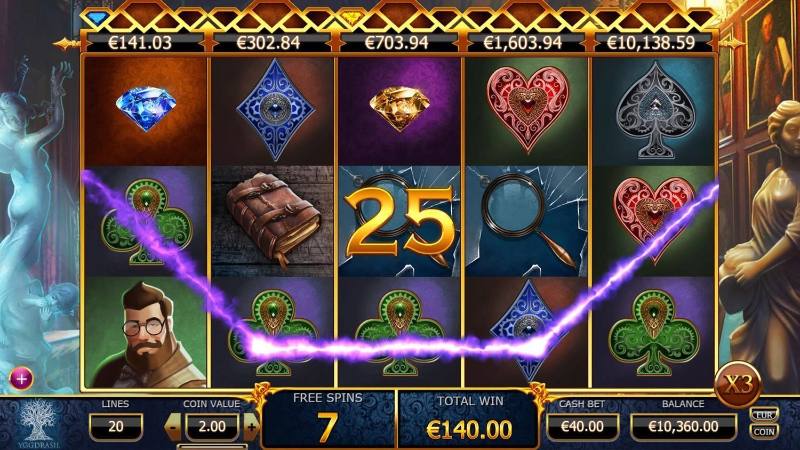The height and width of the screenshot is (450, 800).
Task: Decrease the coin value
Action: coord(173,427)
